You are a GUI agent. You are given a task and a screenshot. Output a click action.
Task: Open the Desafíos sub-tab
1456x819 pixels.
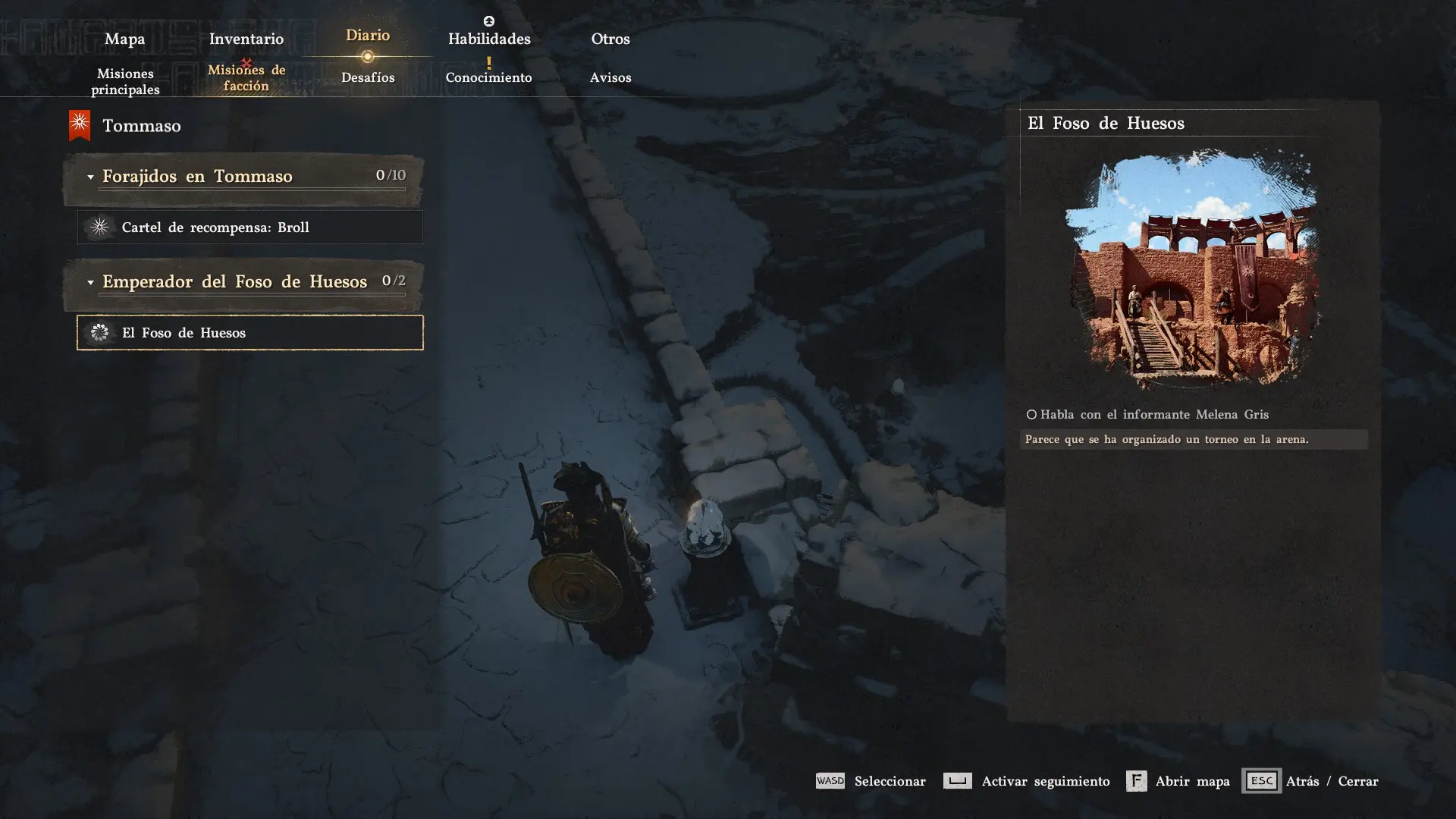point(368,77)
